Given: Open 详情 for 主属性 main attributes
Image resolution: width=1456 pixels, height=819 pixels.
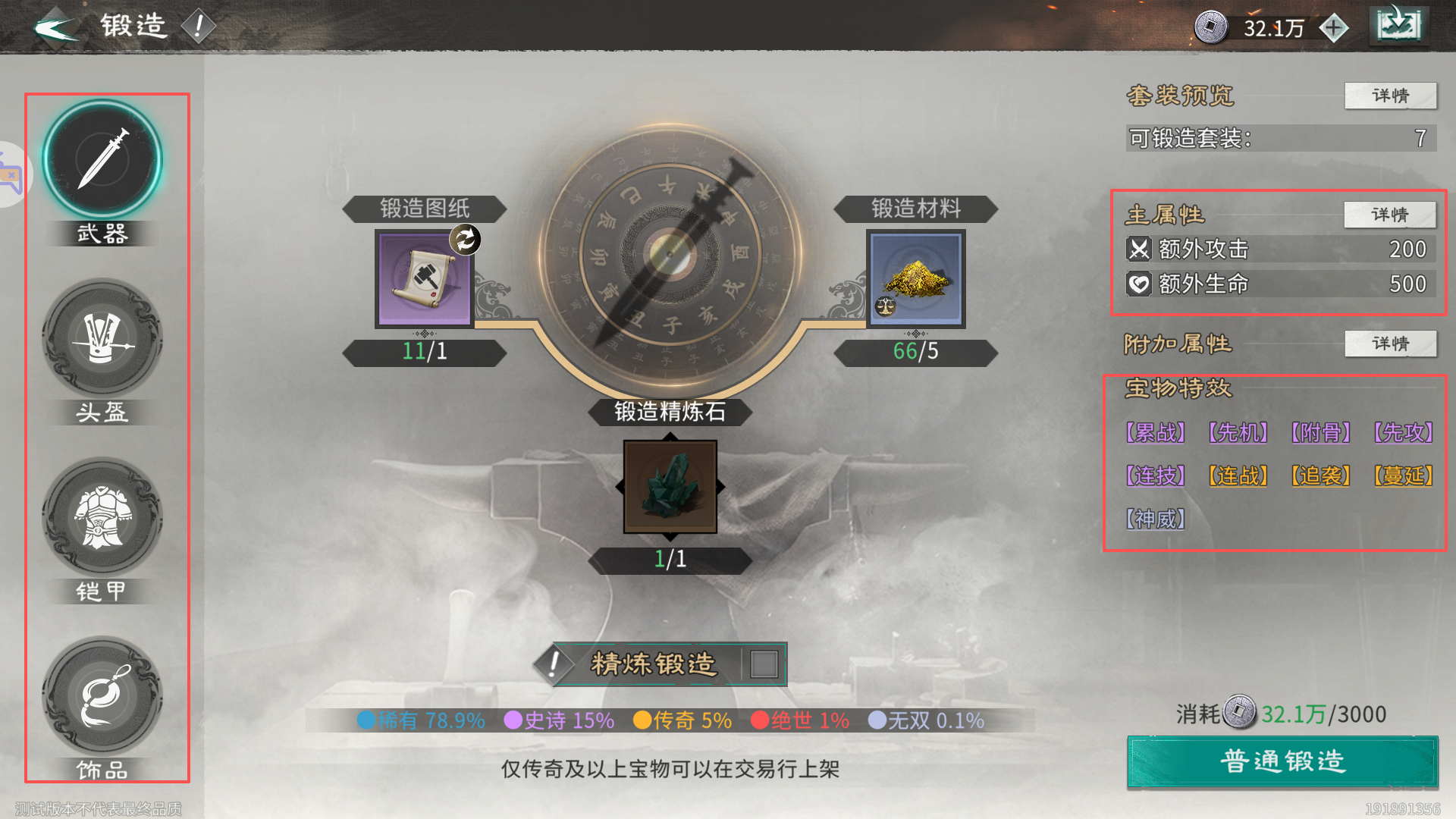Looking at the screenshot, I should [1390, 215].
